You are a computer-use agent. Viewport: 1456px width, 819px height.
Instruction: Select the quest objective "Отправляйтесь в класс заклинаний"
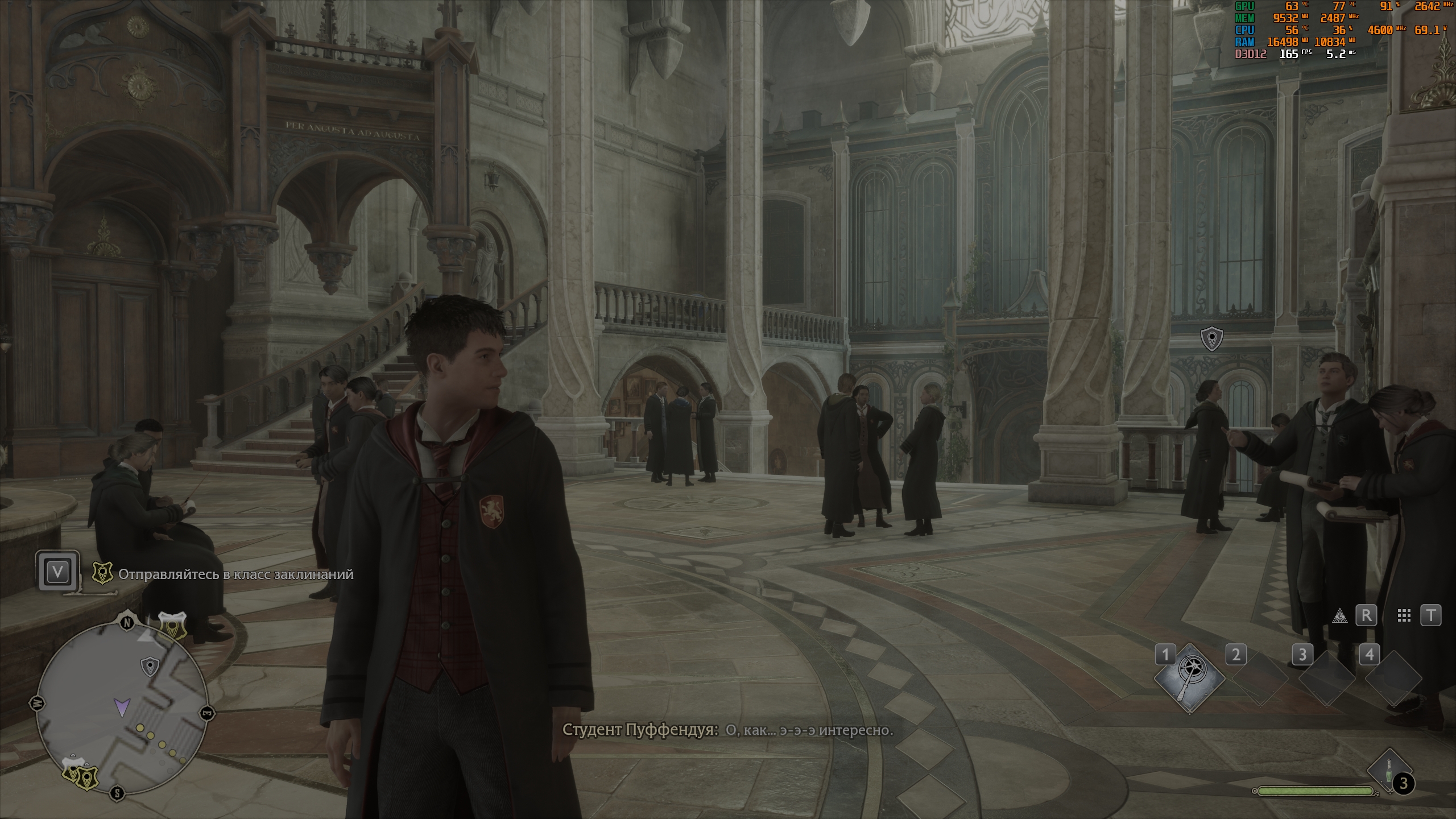pos(235,574)
